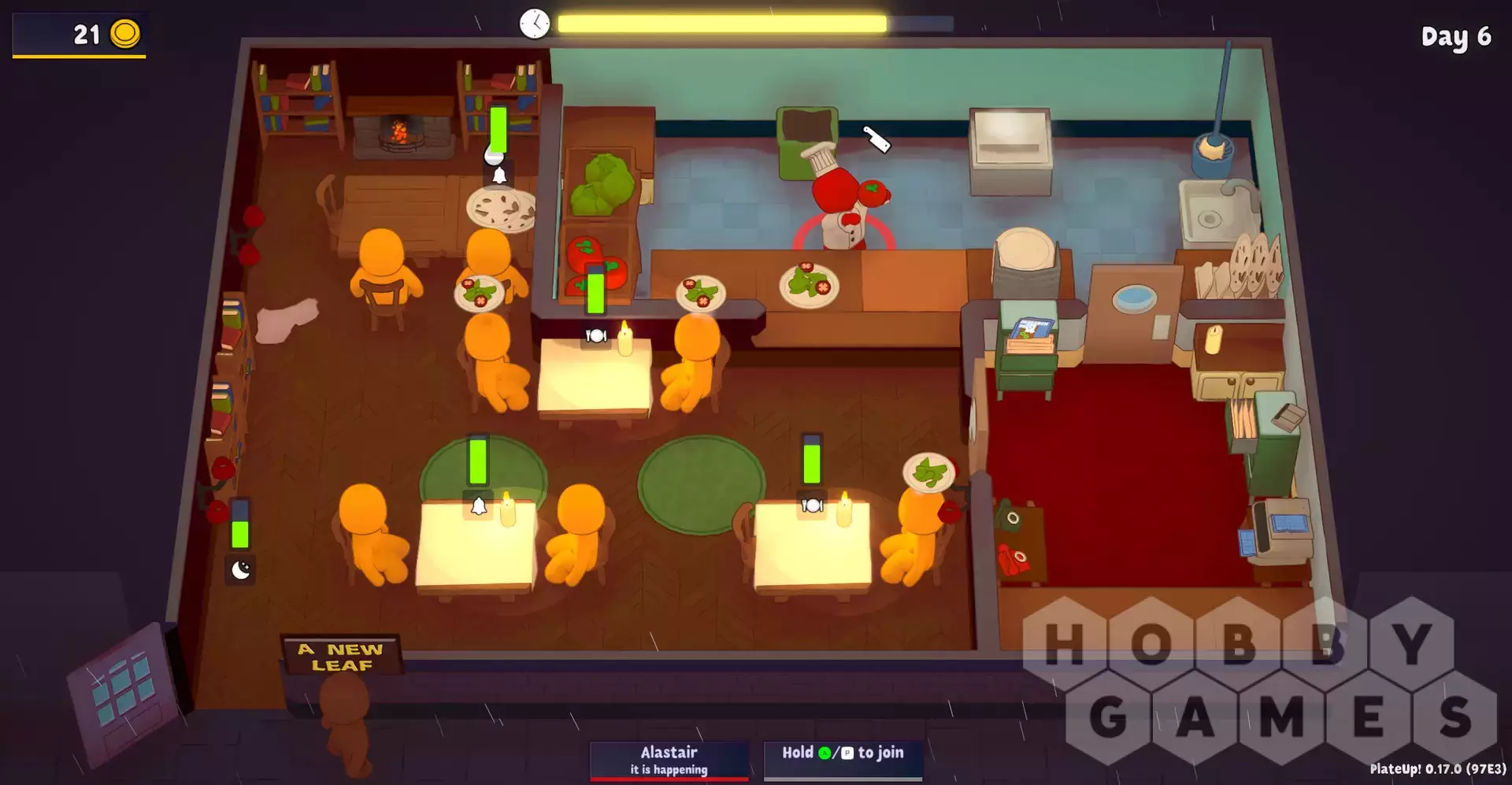Click the Hobby Games watermark logo
Image resolution: width=1512 pixels, height=785 pixels.
[x=1258, y=679]
